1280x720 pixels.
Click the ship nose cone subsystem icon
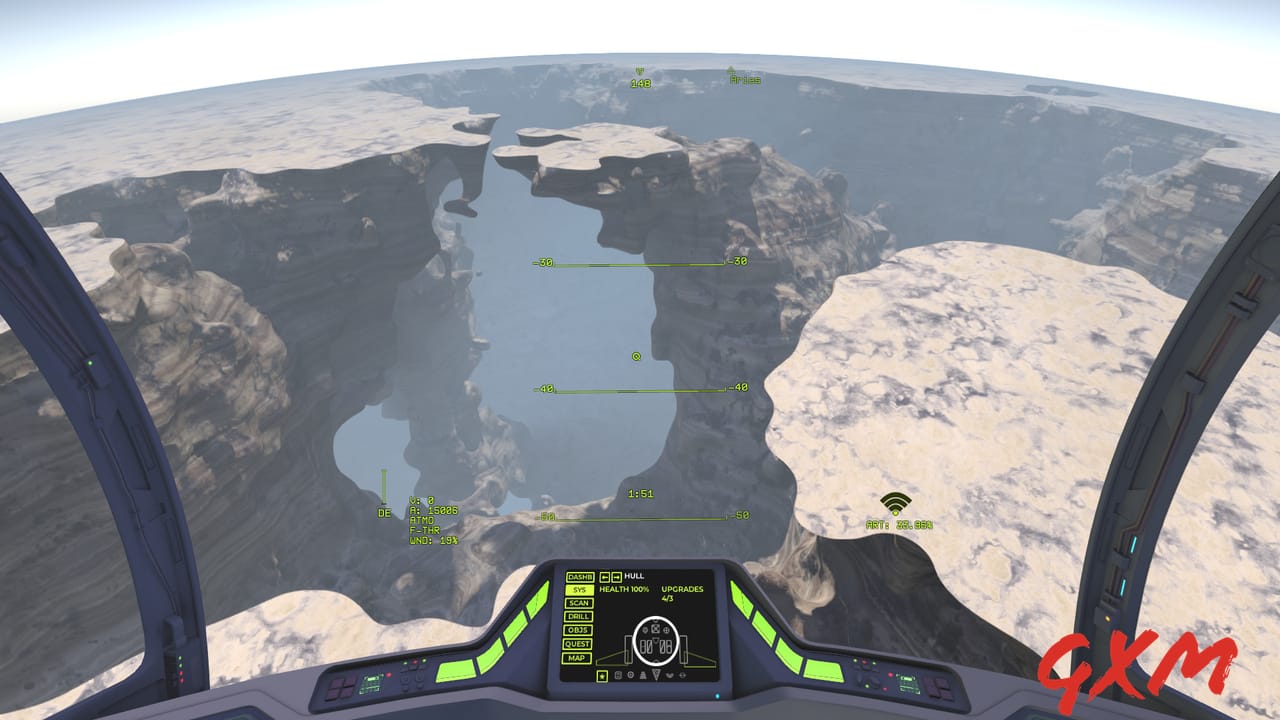click(656, 675)
